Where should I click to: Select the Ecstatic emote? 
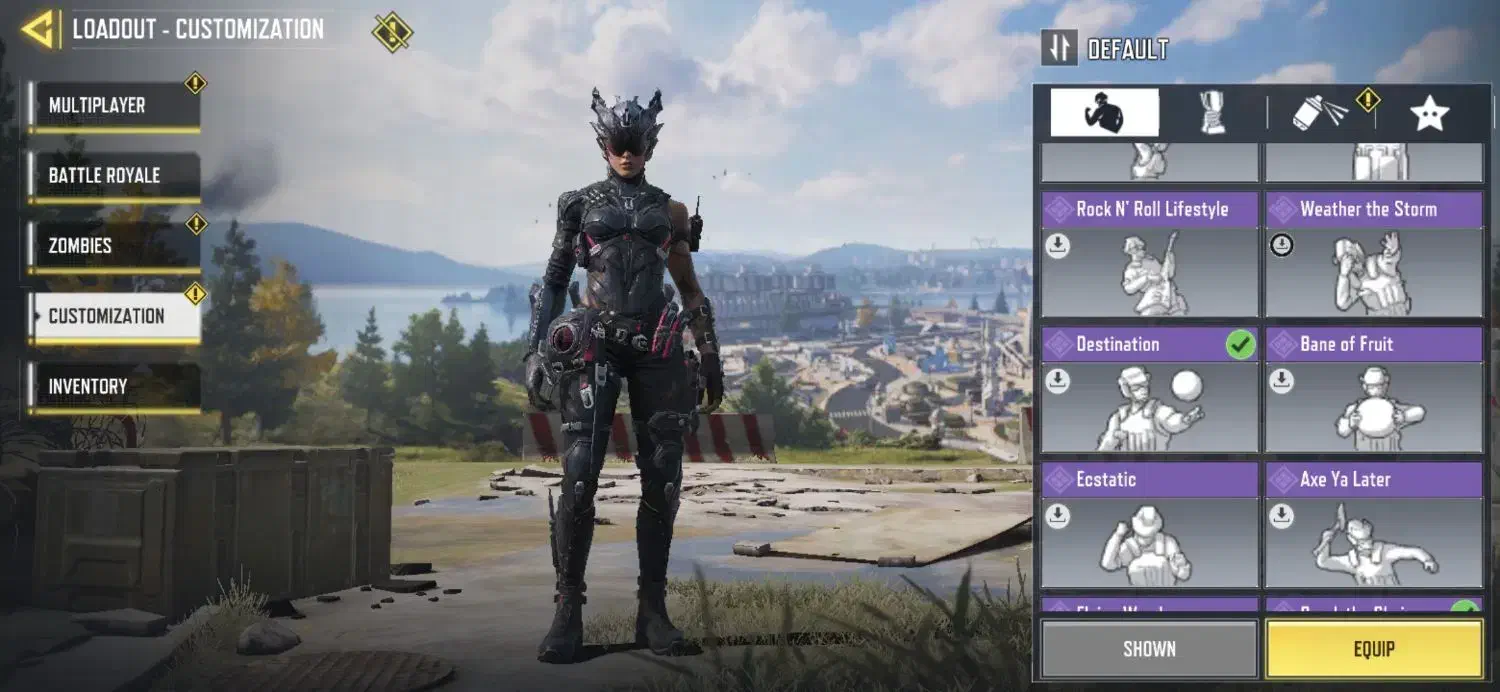point(1149,526)
